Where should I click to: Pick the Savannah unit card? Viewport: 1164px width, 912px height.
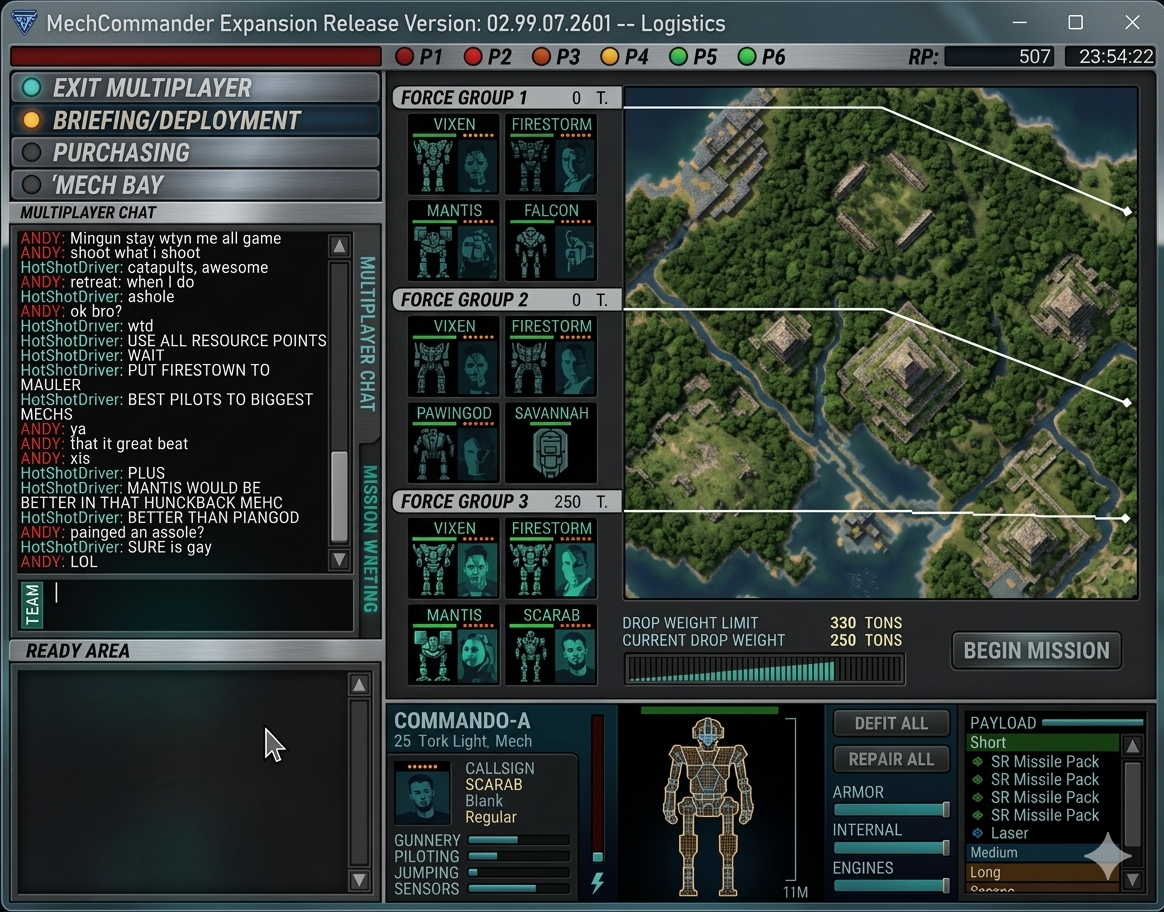tap(551, 443)
